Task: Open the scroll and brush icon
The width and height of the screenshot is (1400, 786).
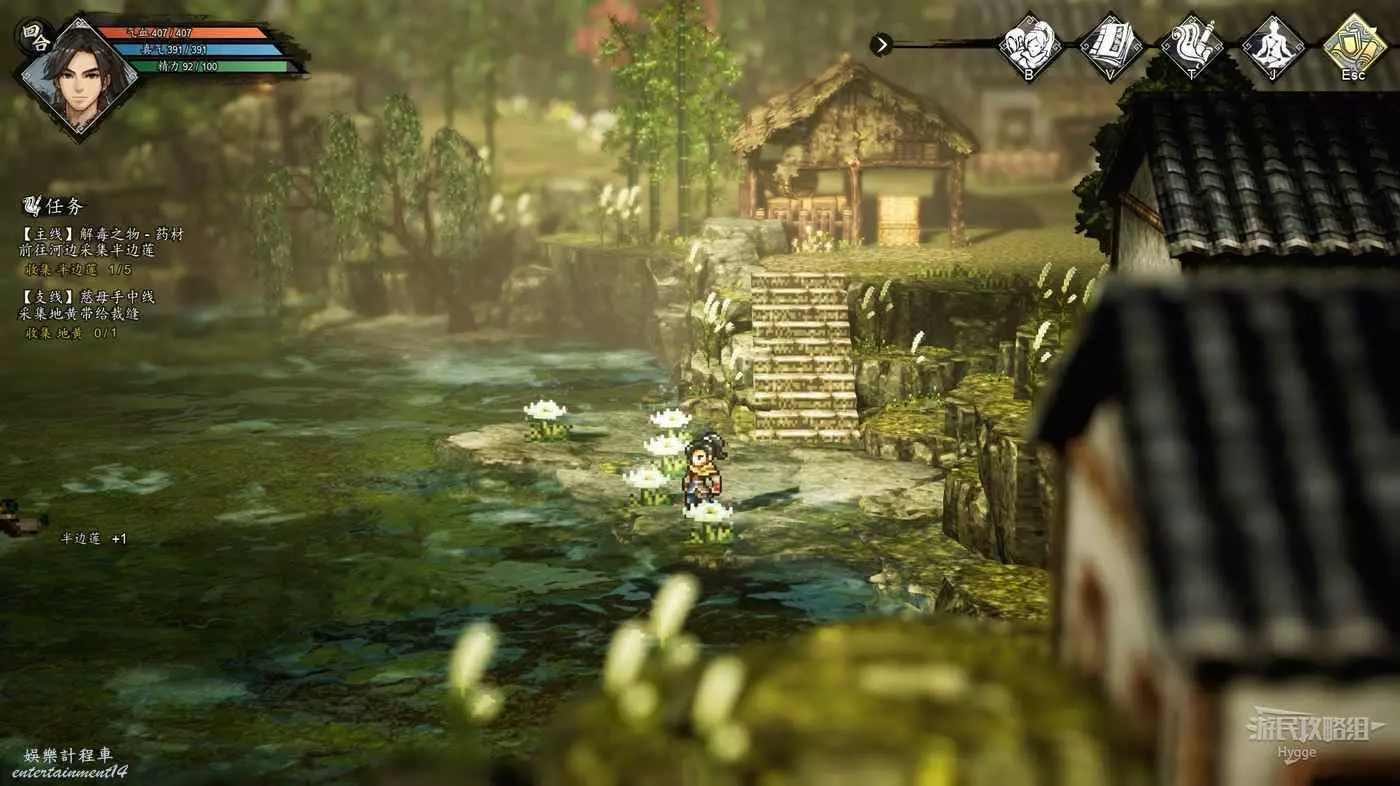Action: click(x=1192, y=44)
